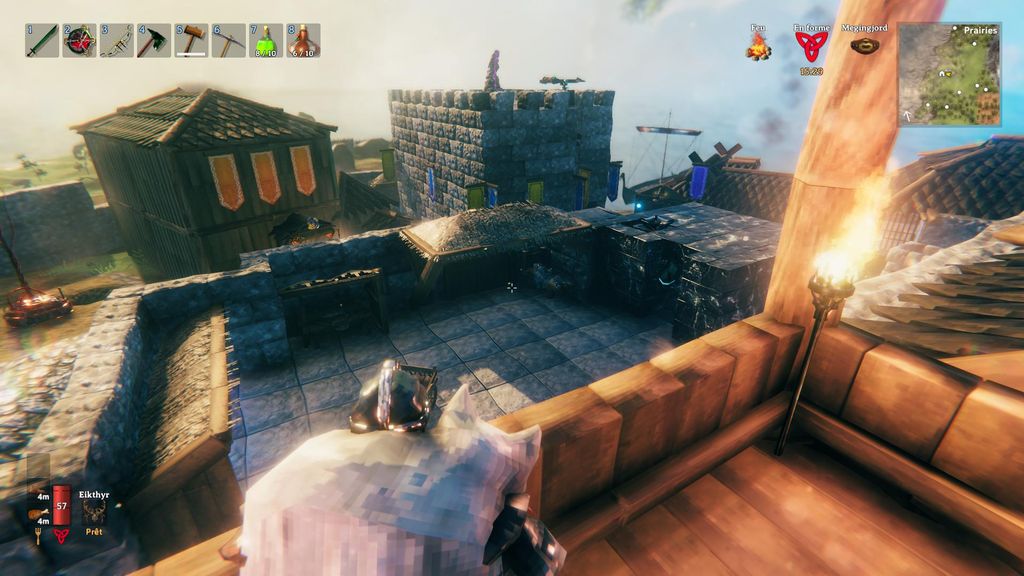Open the Prairies minimap
Screen dimensions: 1024x576
(x=948, y=73)
